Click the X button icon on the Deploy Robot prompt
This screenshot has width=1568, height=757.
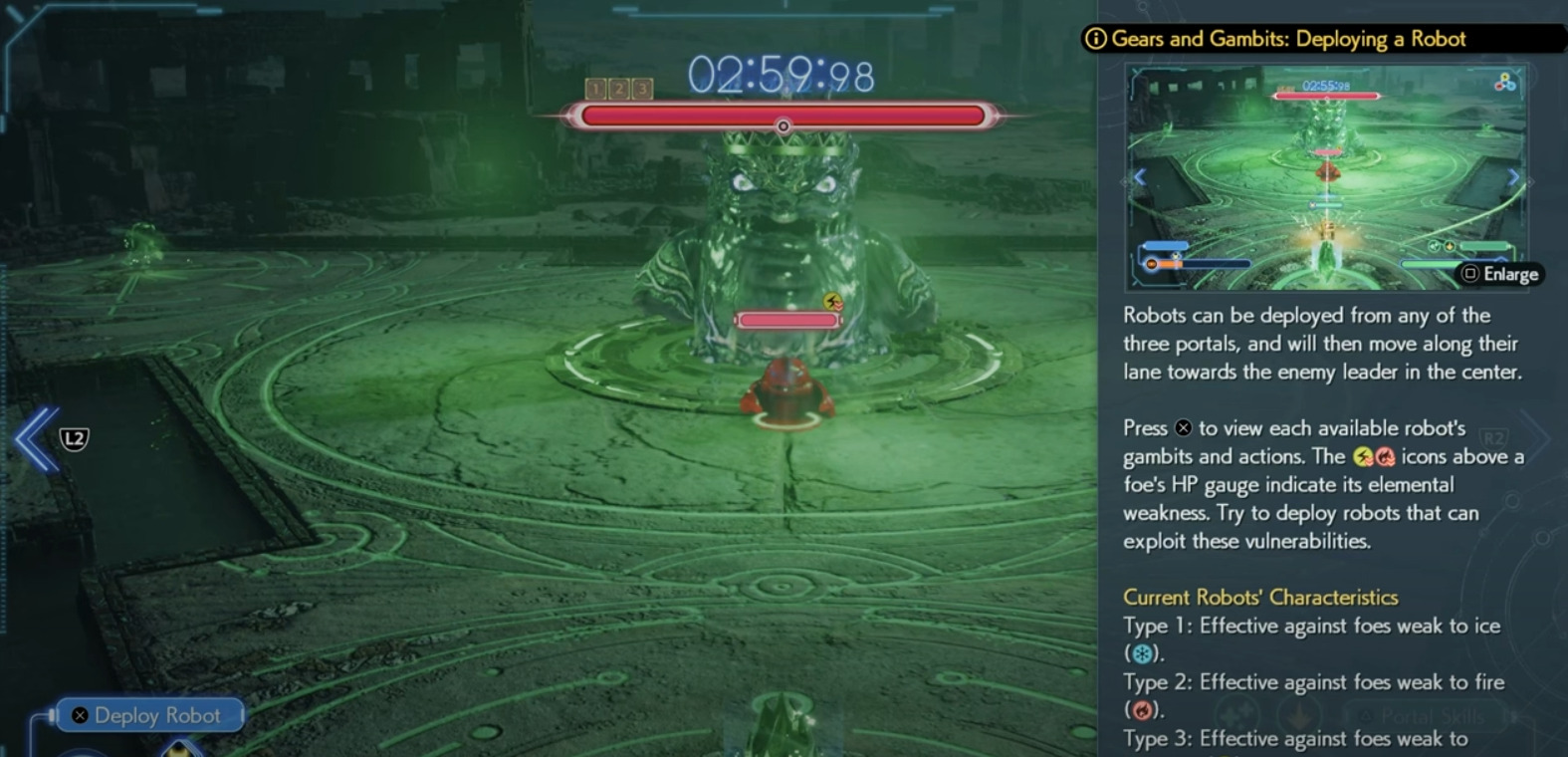pyautogui.click(x=79, y=715)
